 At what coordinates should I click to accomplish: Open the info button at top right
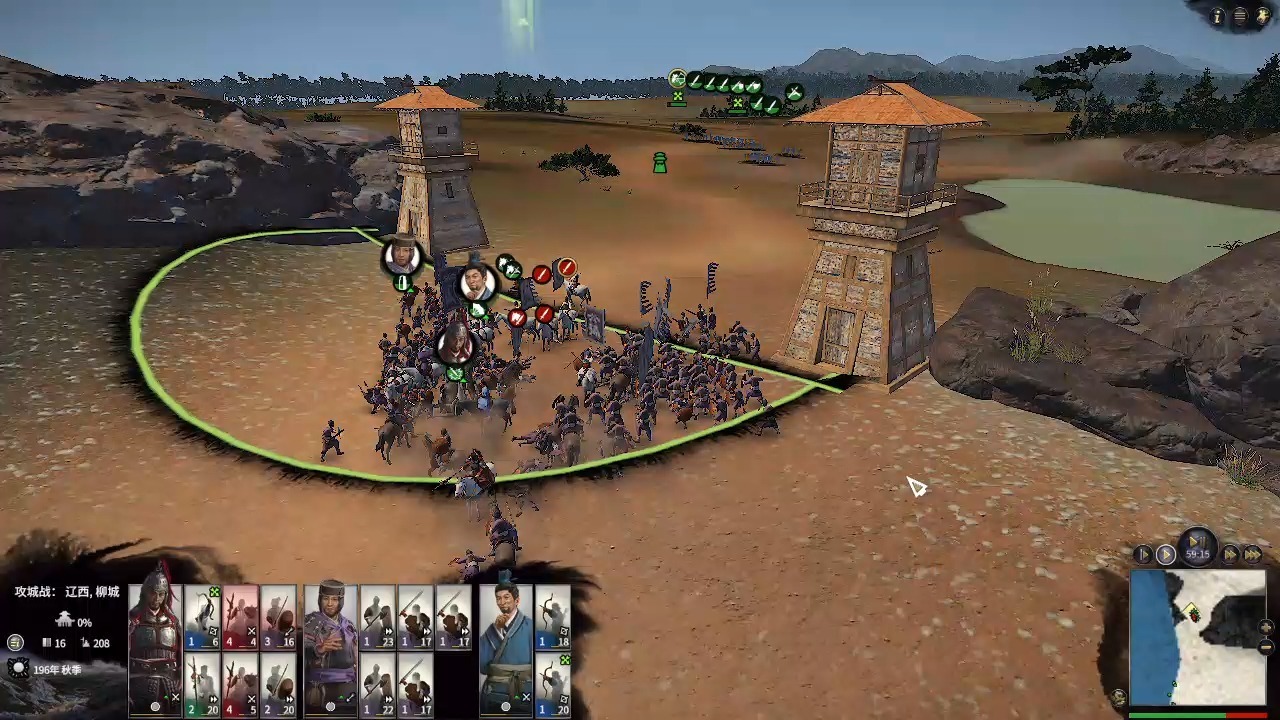[x=1217, y=16]
